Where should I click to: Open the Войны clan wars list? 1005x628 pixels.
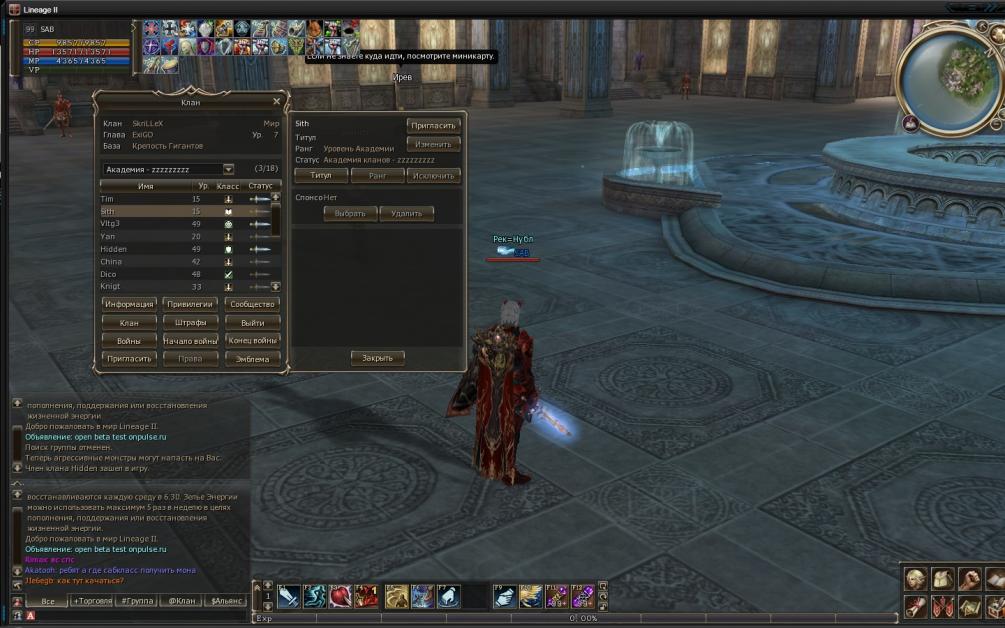129,341
